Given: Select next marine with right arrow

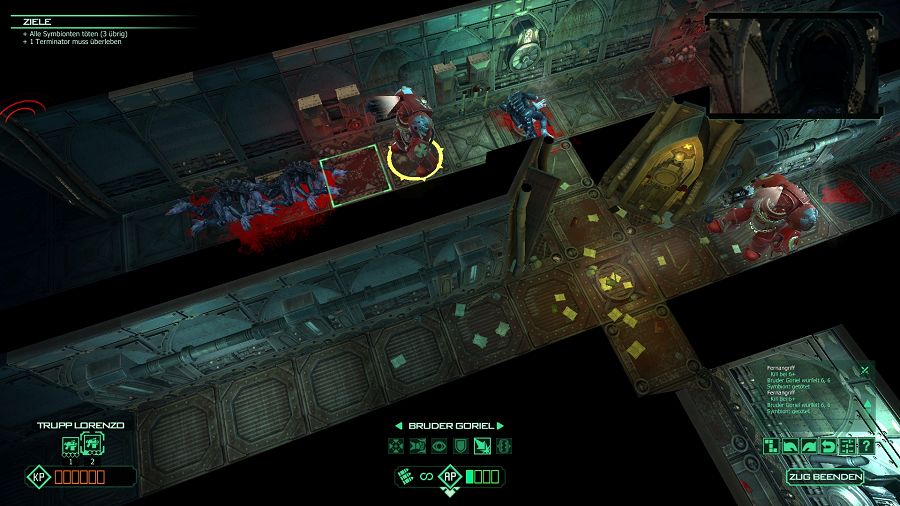Looking at the screenshot, I should click(500, 426).
